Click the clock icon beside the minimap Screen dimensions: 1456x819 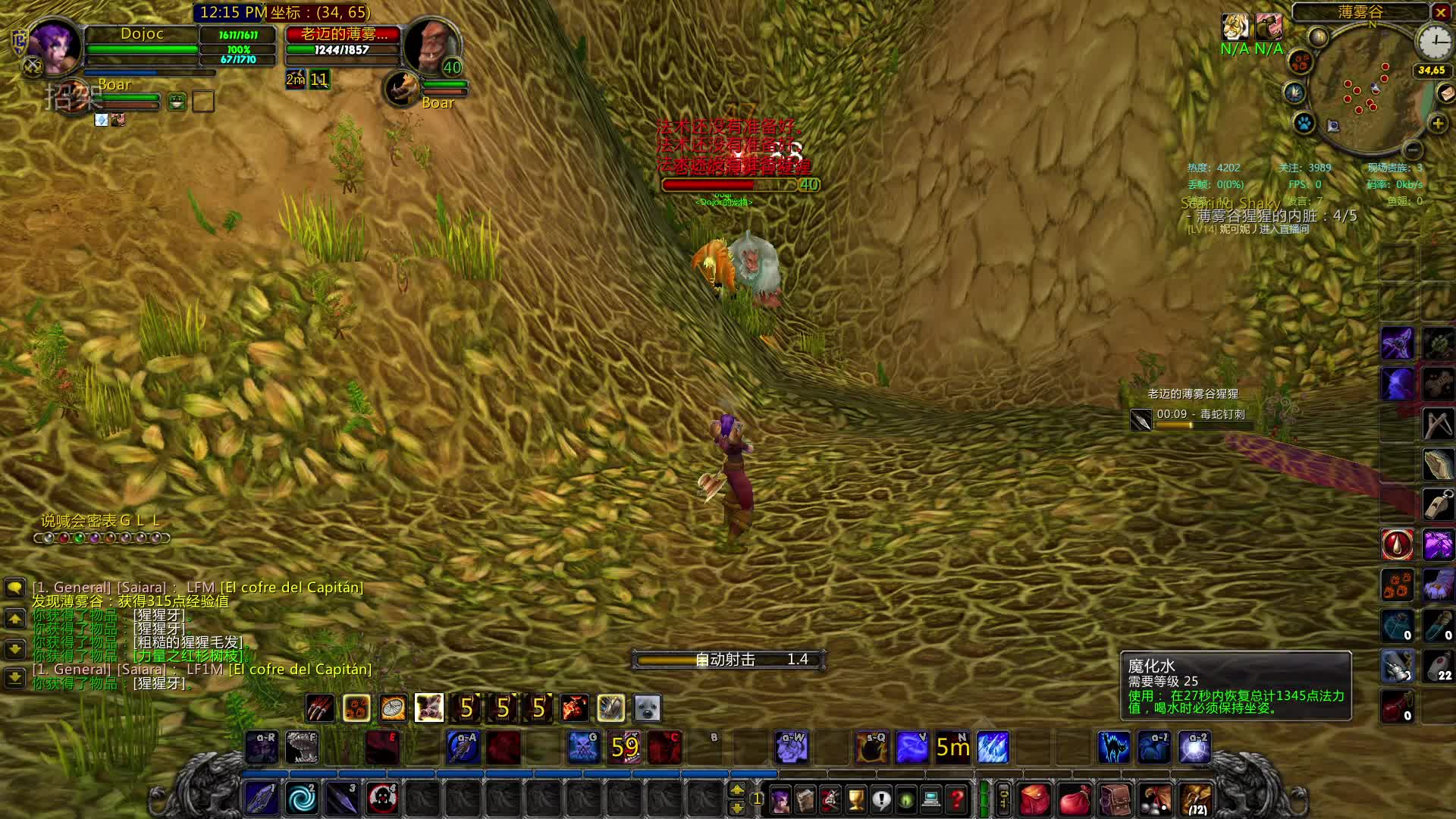point(1435,42)
